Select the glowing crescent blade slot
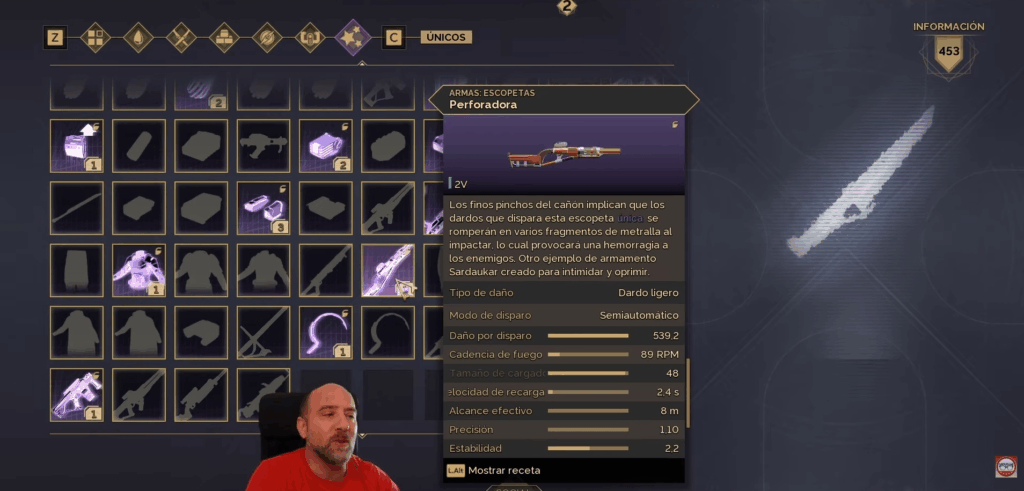This screenshot has height=491, width=1024. 325,332
